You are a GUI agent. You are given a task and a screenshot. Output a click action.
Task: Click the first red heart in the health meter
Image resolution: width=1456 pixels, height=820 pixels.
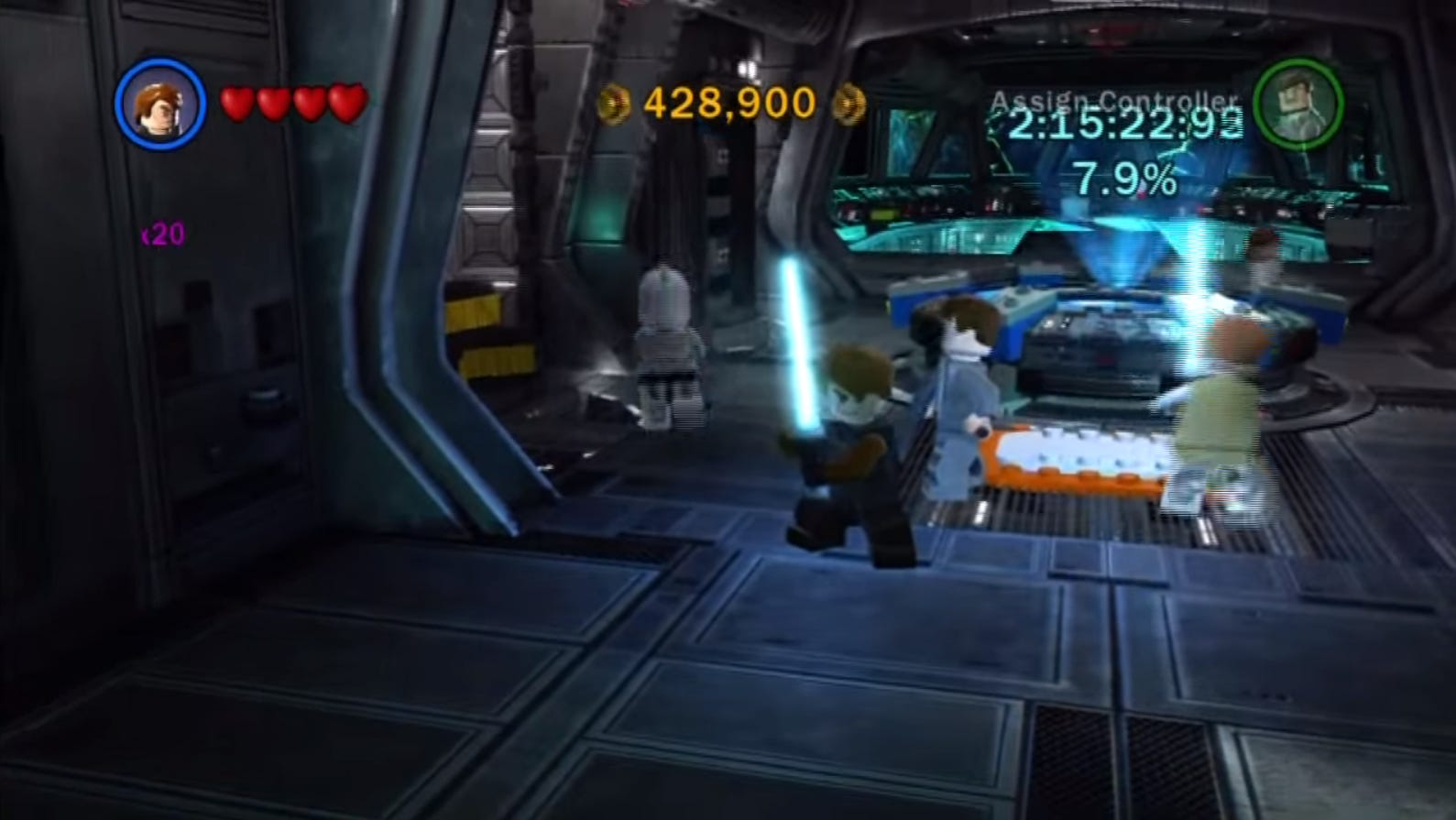(x=237, y=103)
